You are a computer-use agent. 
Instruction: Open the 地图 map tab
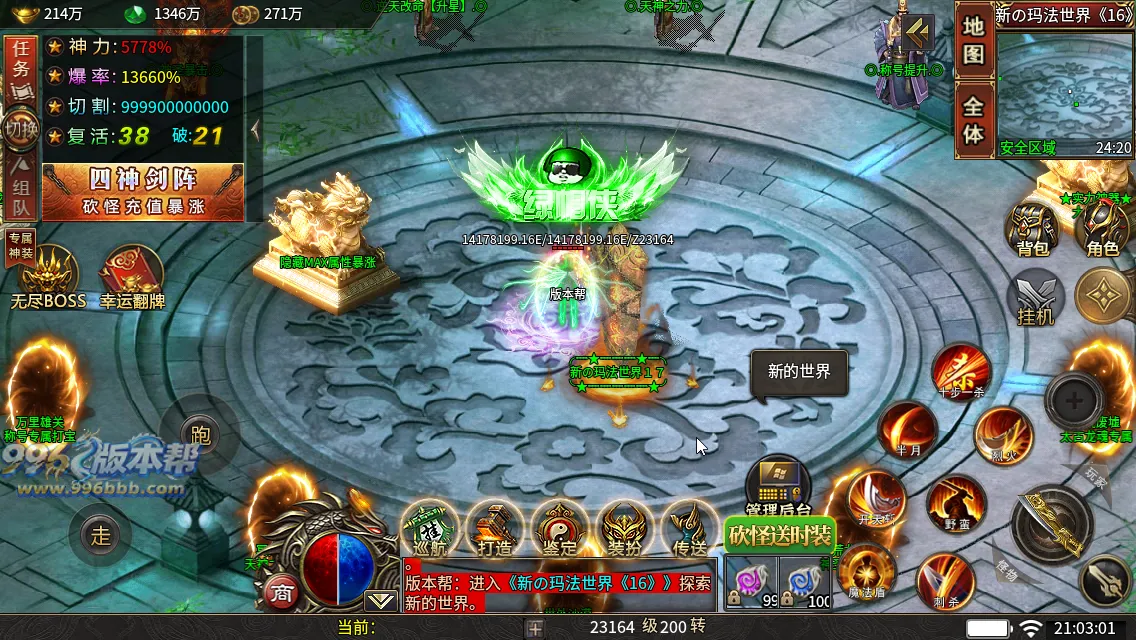(x=973, y=42)
